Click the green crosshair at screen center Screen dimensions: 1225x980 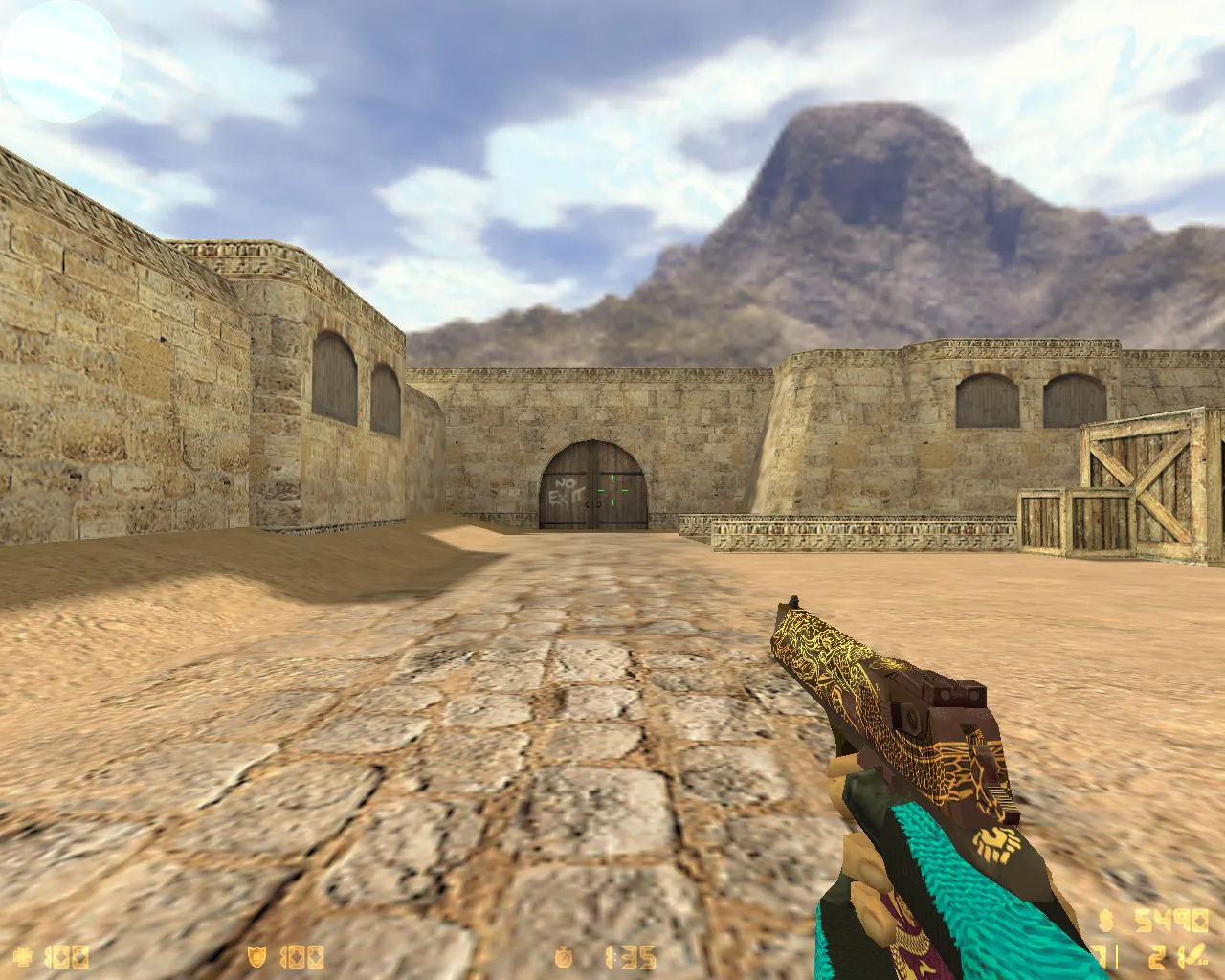point(612,490)
